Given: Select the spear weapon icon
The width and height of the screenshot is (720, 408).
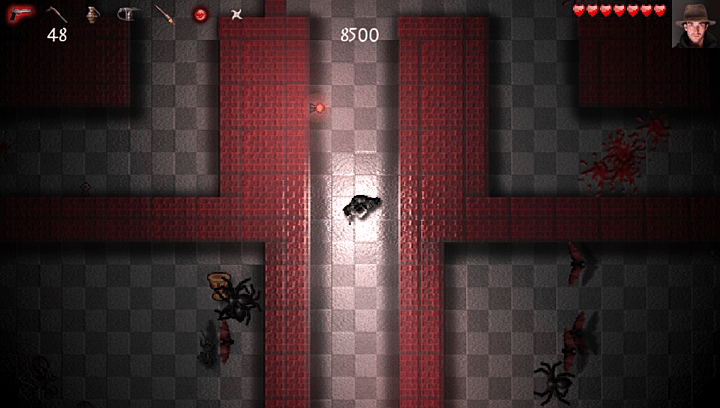Looking at the screenshot, I should point(164,14).
